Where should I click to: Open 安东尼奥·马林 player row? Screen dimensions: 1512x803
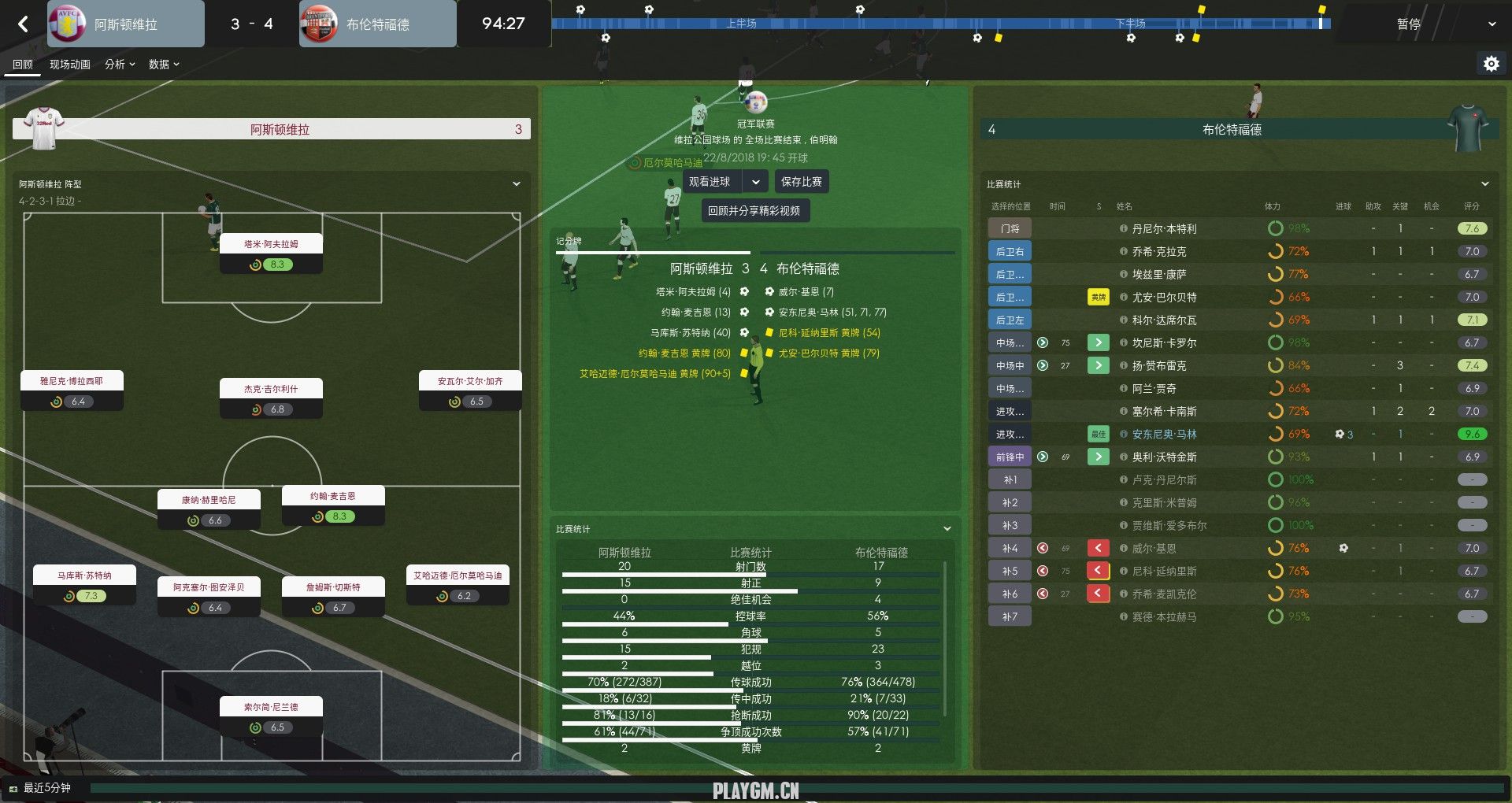pyautogui.click(x=1164, y=435)
